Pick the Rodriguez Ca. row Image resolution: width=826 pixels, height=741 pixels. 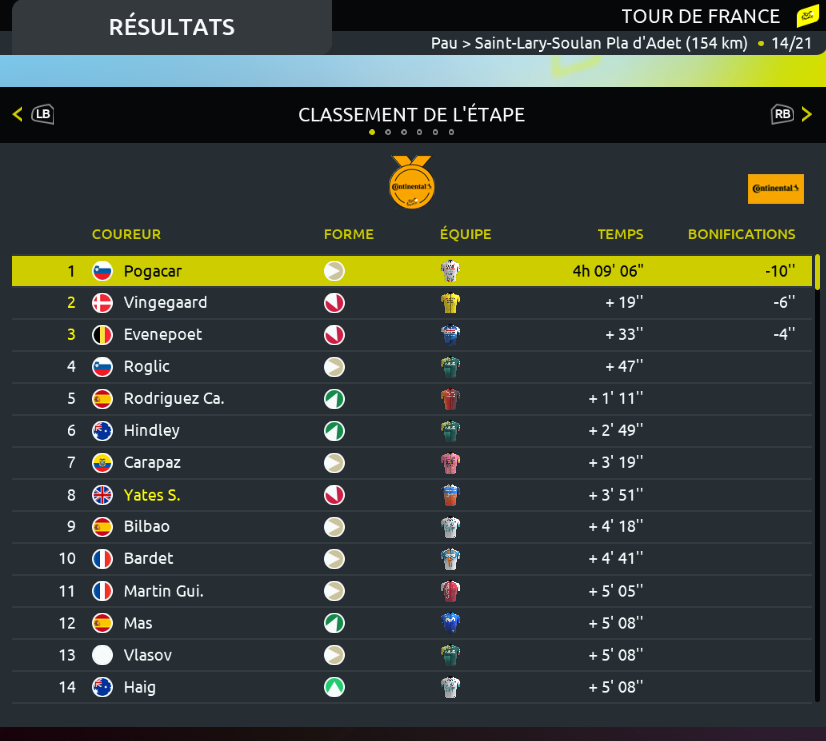pyautogui.click(x=411, y=399)
